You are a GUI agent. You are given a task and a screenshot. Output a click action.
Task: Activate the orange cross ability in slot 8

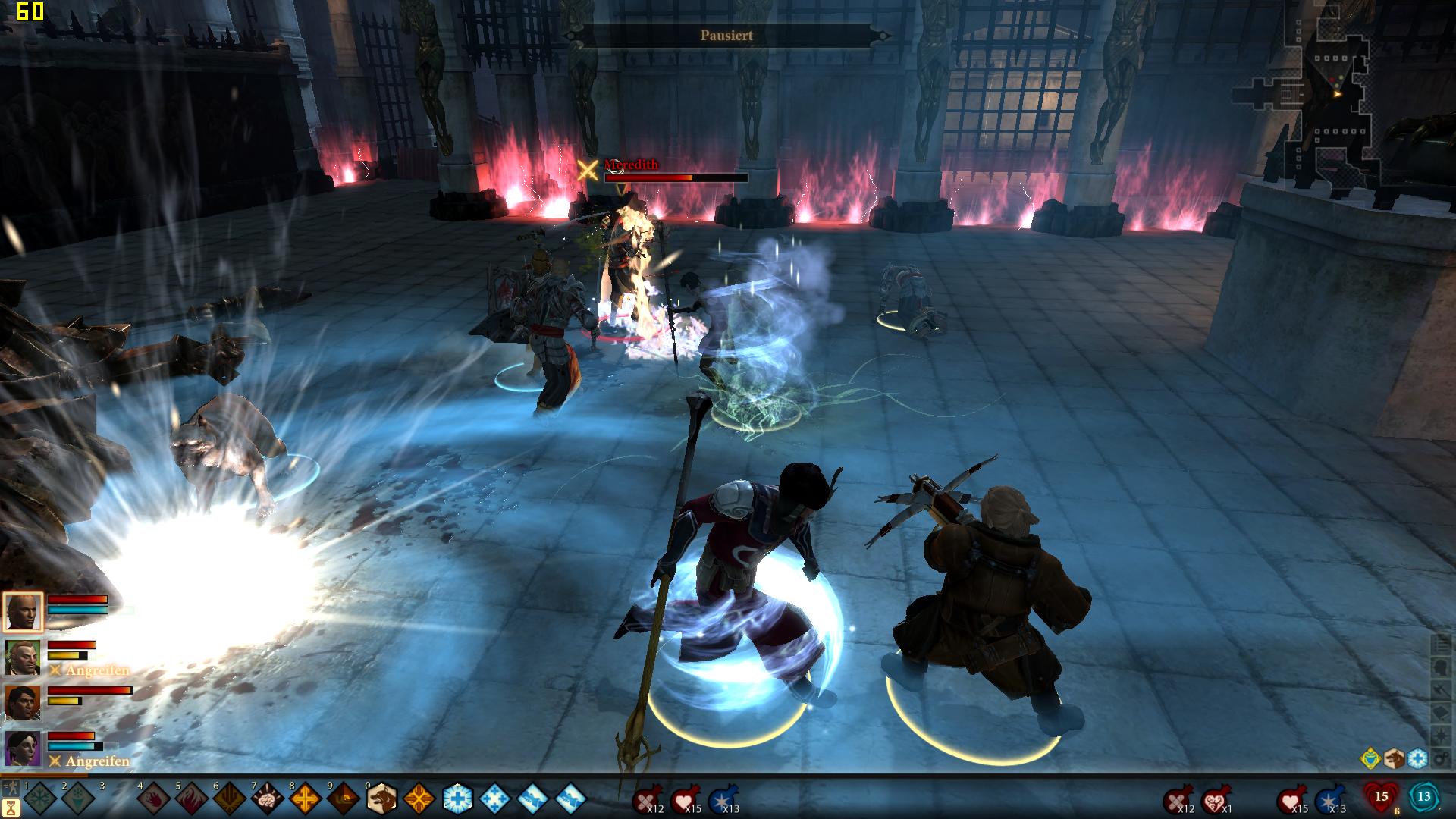click(x=305, y=799)
